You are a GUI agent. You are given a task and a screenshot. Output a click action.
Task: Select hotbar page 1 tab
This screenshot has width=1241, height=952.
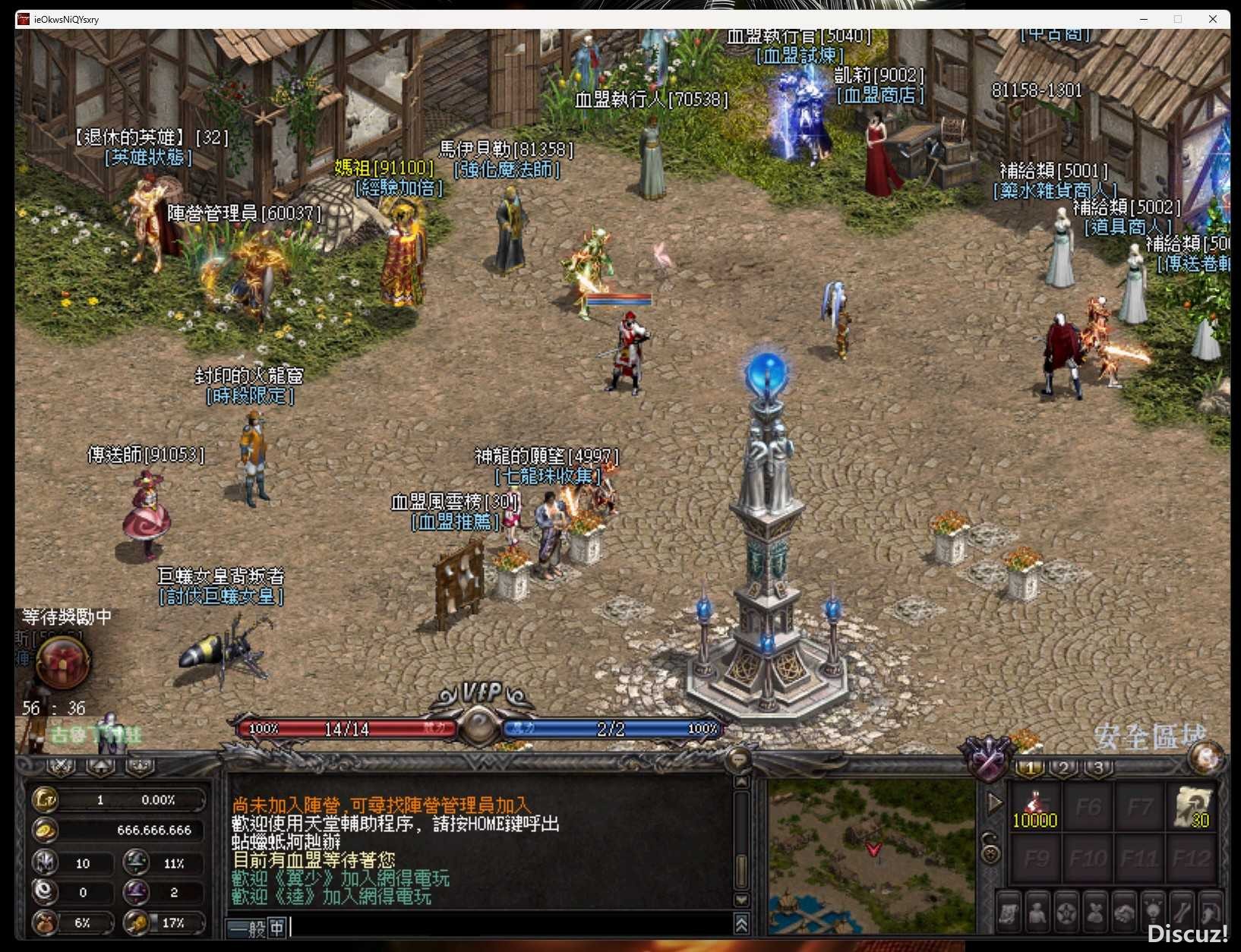(x=1030, y=768)
